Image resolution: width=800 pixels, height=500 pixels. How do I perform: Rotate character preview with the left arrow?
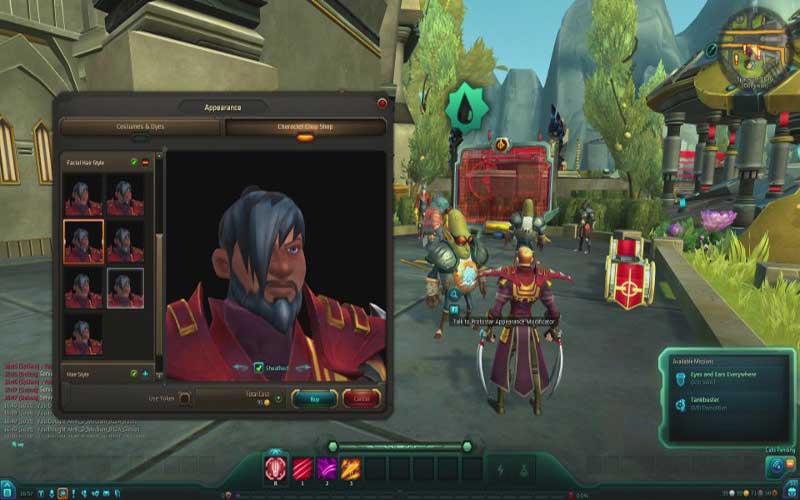242,368
